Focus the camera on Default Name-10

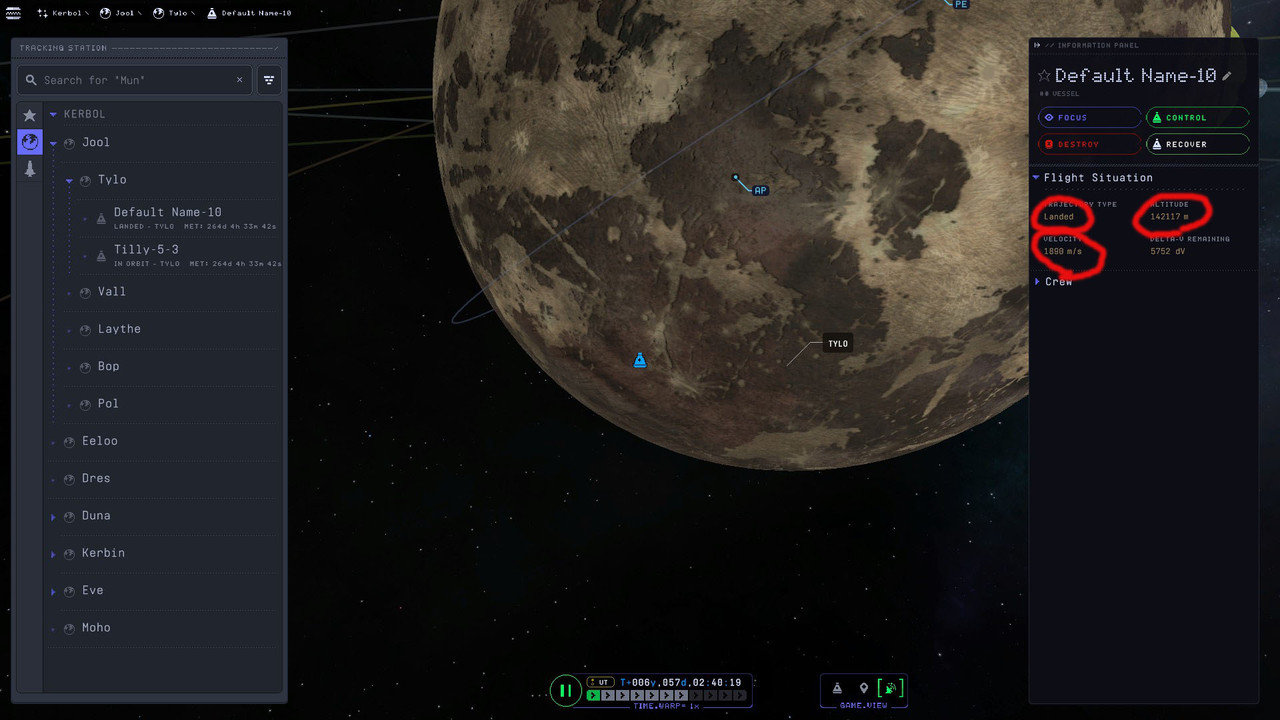(1089, 118)
